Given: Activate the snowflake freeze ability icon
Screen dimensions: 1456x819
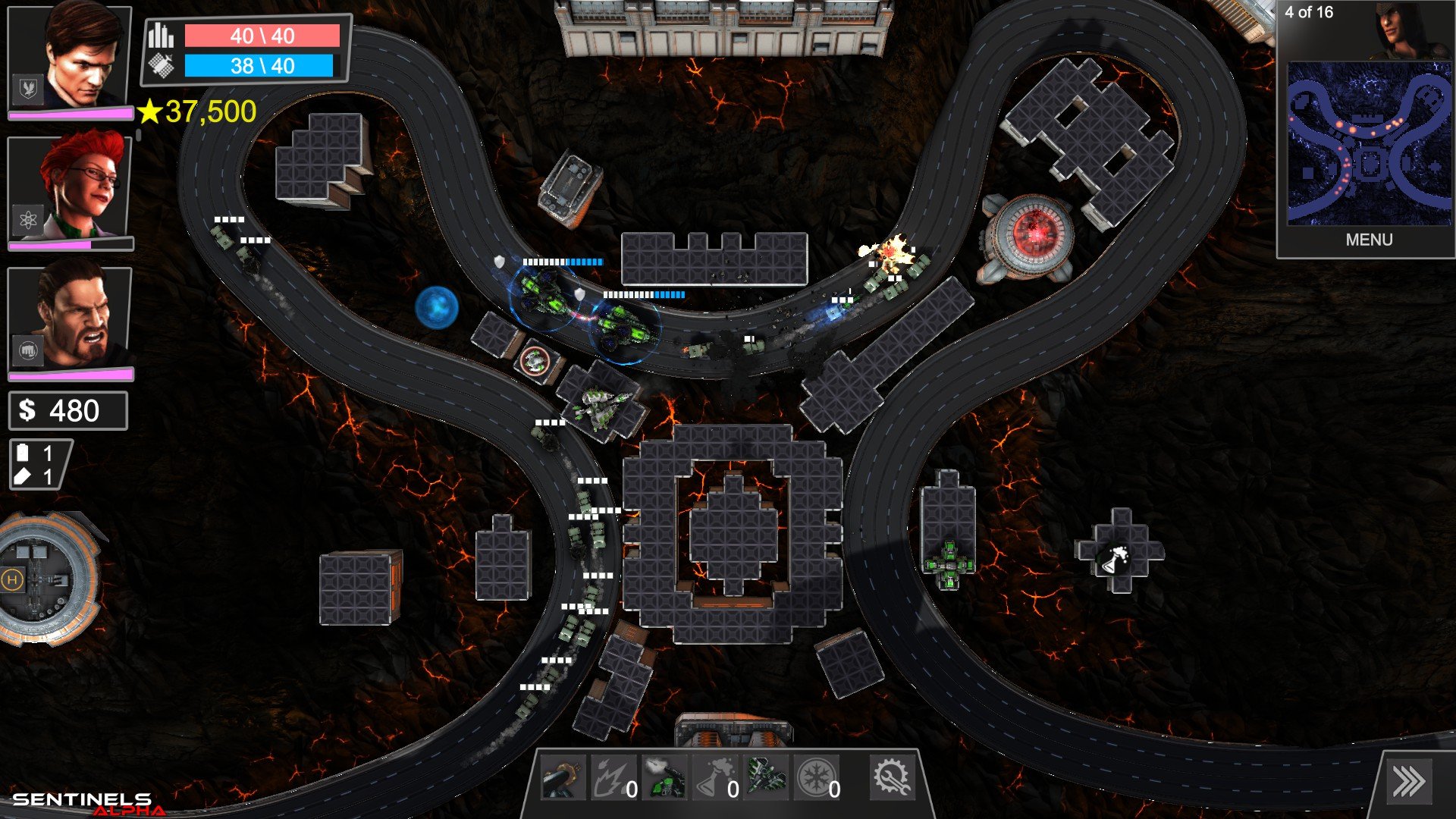Looking at the screenshot, I should pos(816,778).
